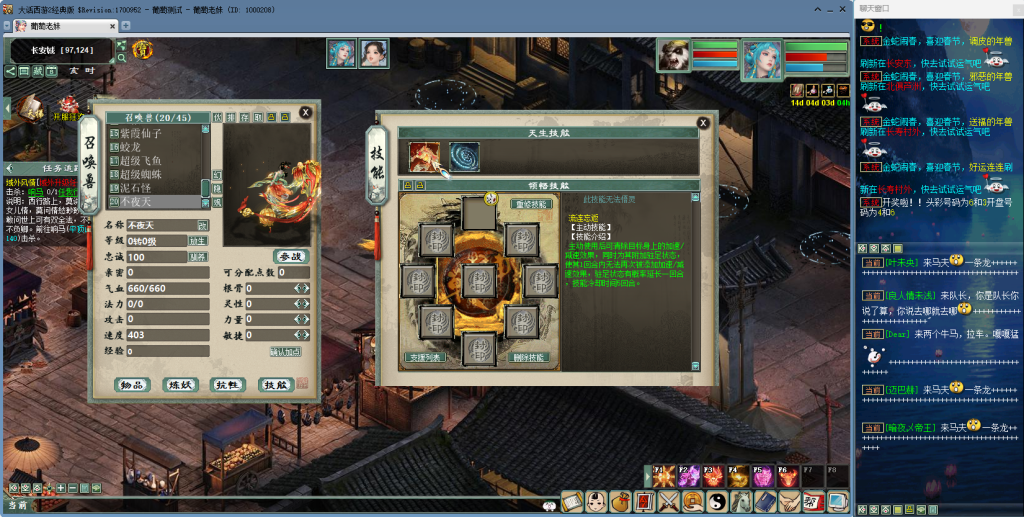The image size is (1024, 517).
Task: Click the 参战 button
Action: click(289, 257)
